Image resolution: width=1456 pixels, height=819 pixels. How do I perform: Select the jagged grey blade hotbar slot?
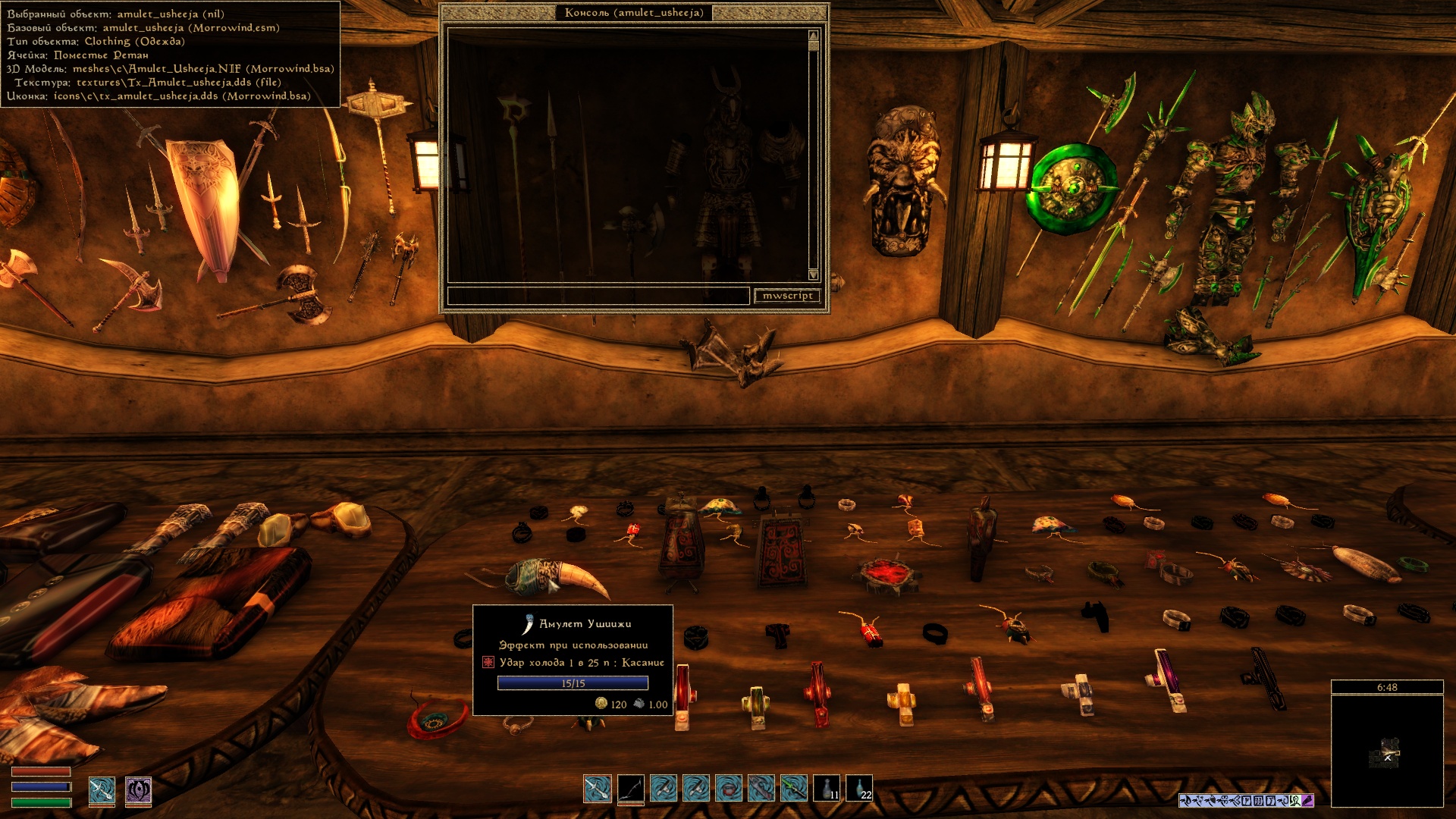[761, 789]
